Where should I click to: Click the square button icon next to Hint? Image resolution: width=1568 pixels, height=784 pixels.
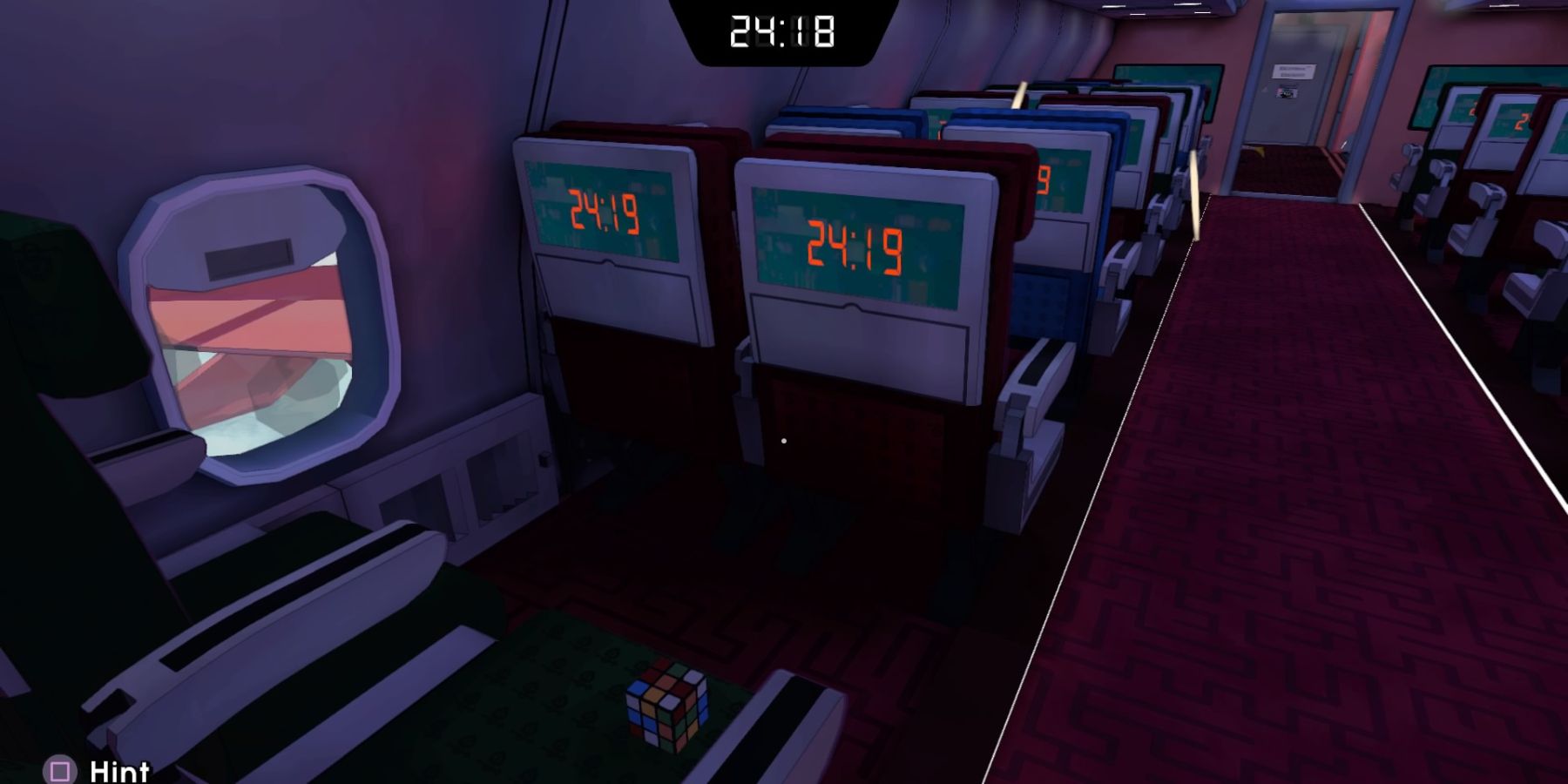coord(57,771)
